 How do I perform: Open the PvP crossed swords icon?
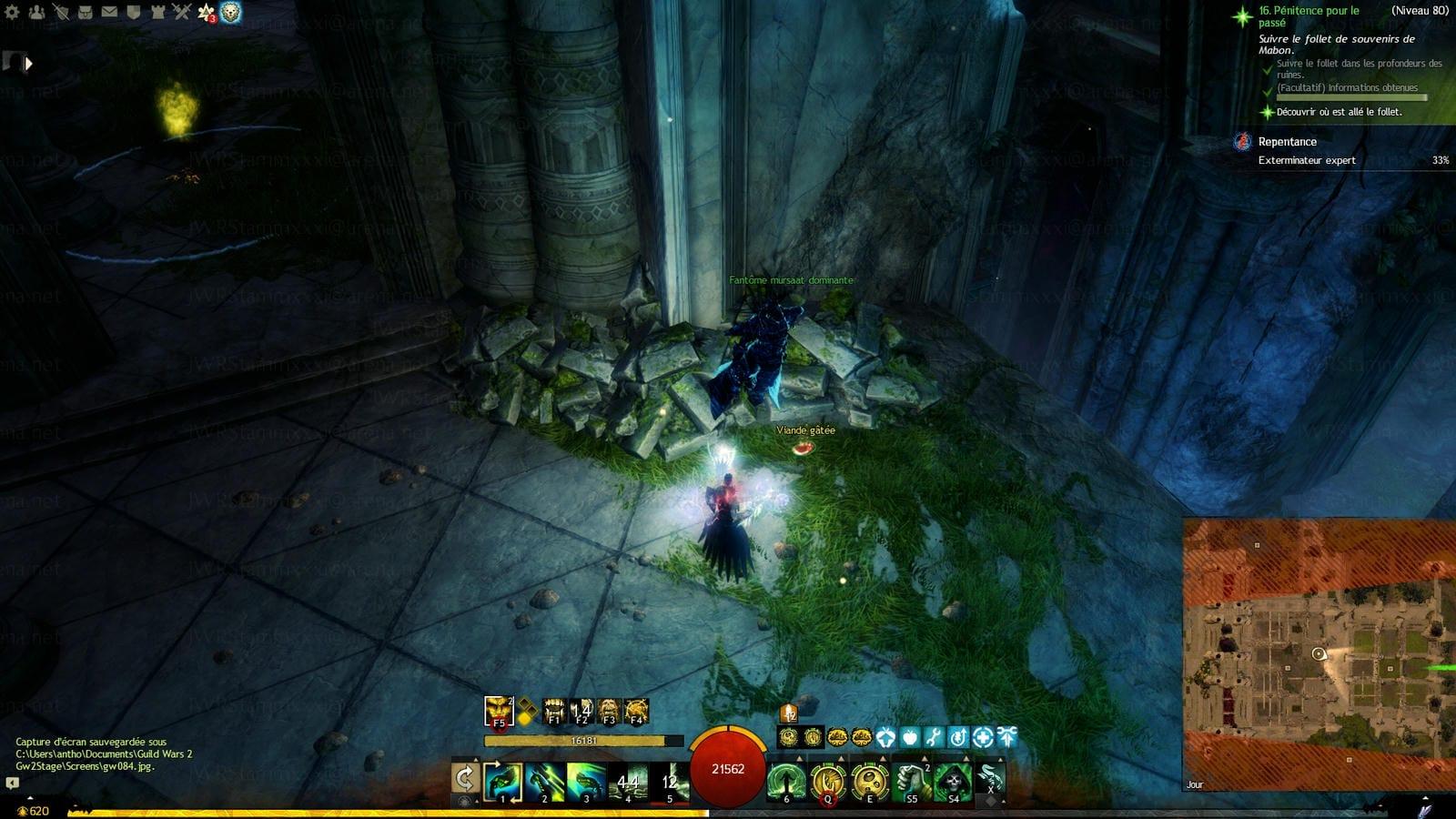point(181,13)
